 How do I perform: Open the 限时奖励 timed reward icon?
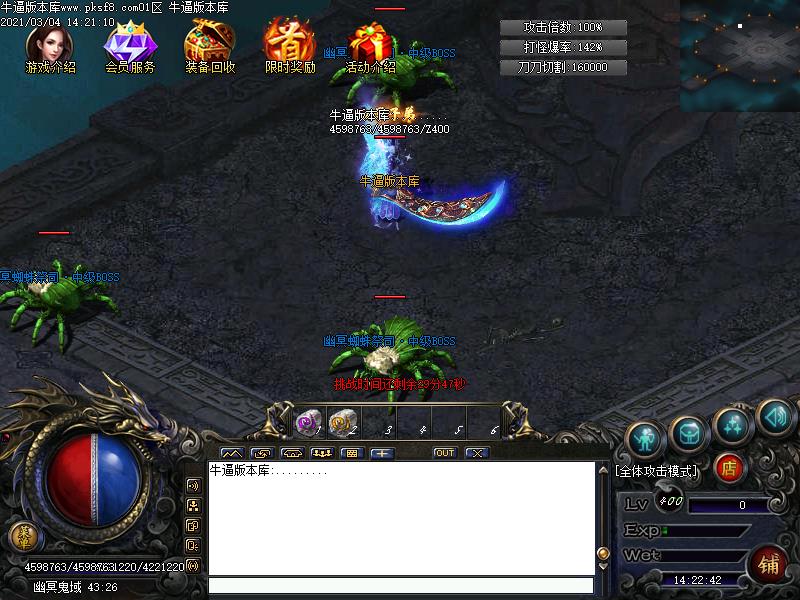(x=289, y=47)
